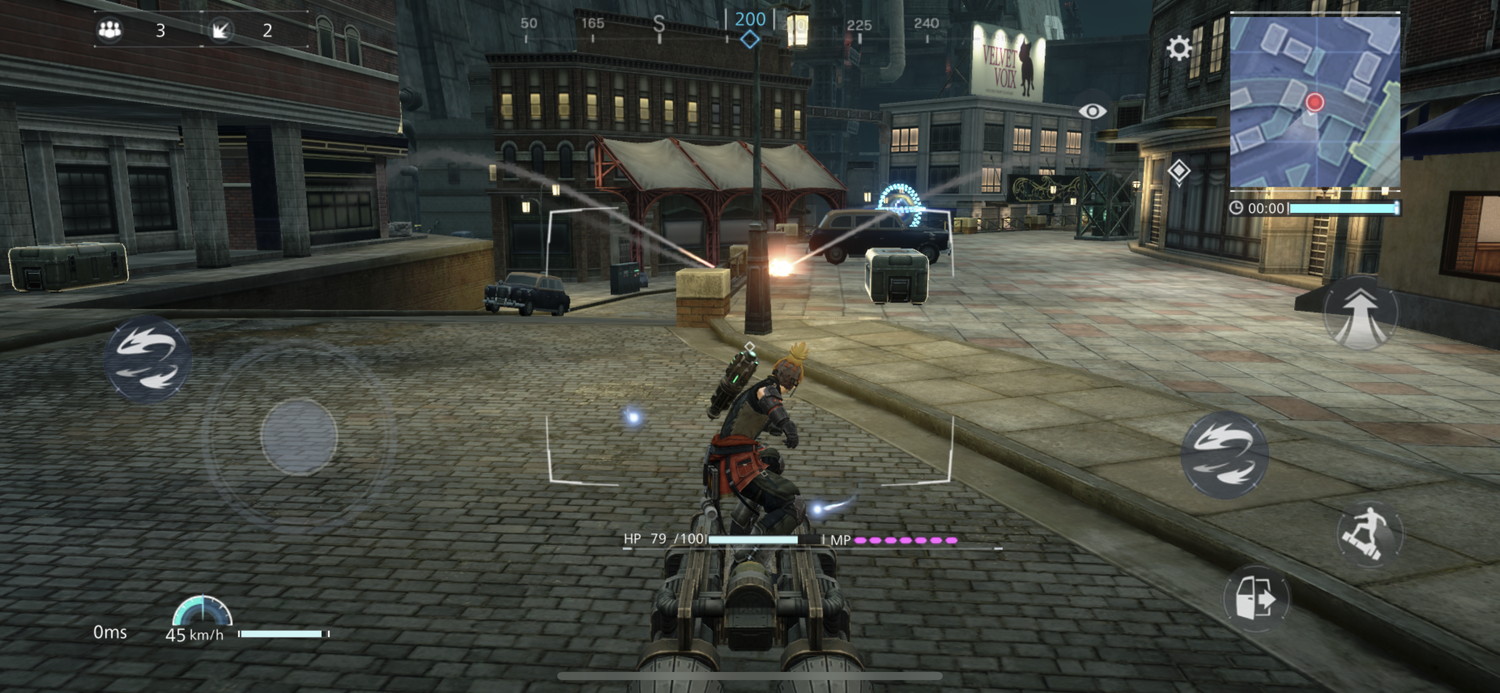Viewport: 1500px width, 693px height.
Task: Toggle the eye view icon
Action: coord(1092,111)
